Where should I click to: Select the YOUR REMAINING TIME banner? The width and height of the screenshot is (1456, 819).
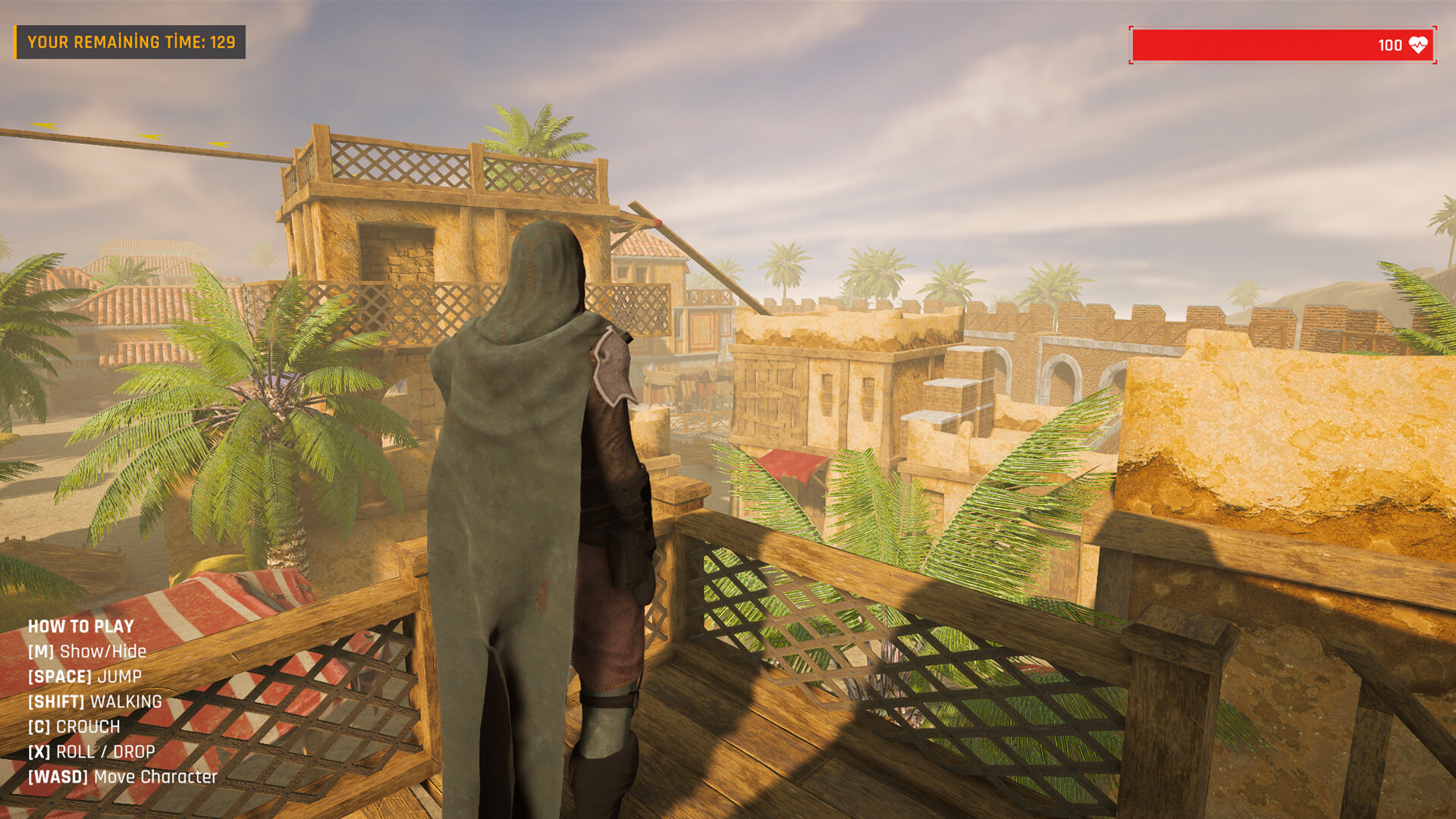pyautogui.click(x=130, y=42)
